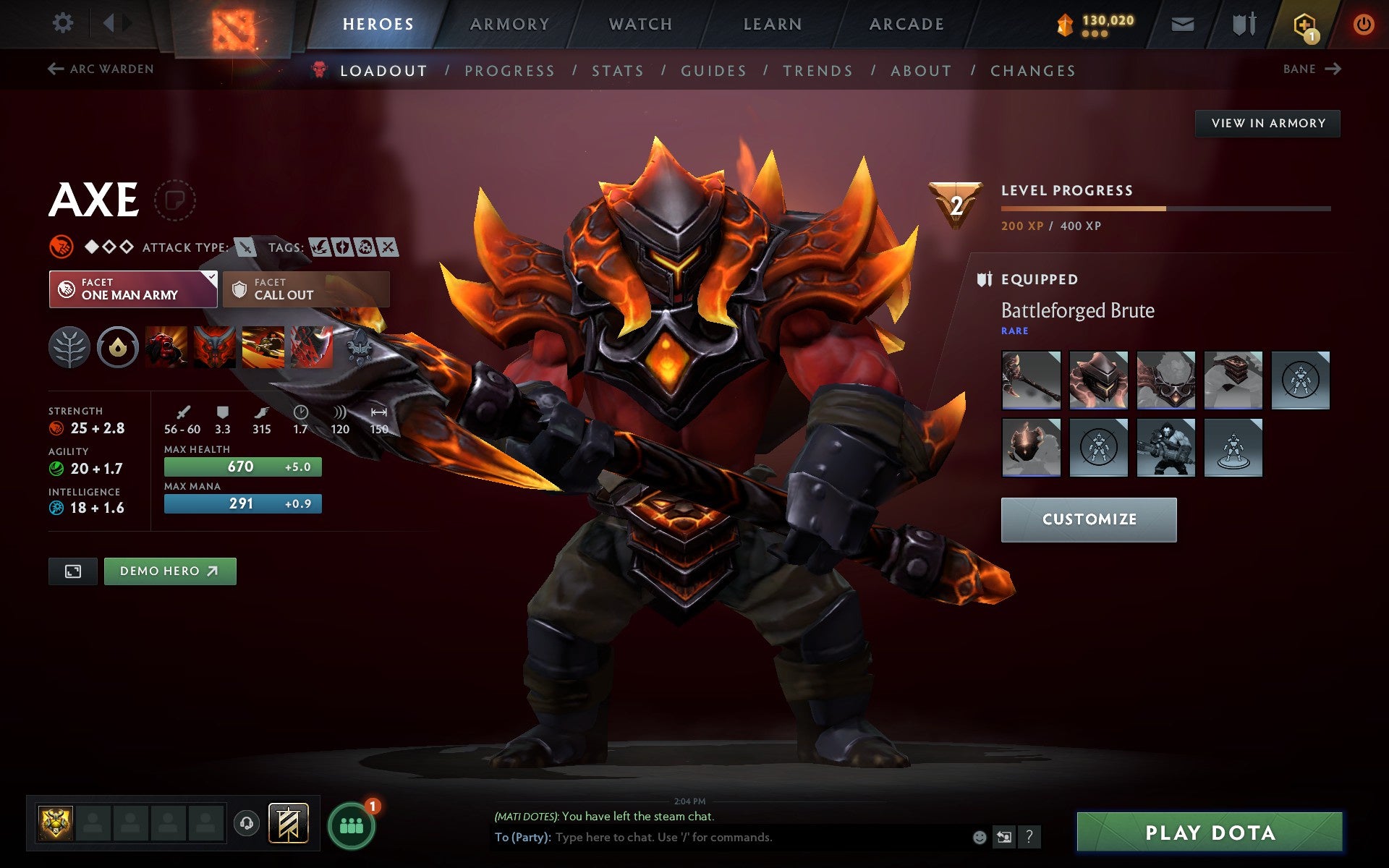
Task: Expand the One Man Army facet dropdown
Action: coord(211,277)
